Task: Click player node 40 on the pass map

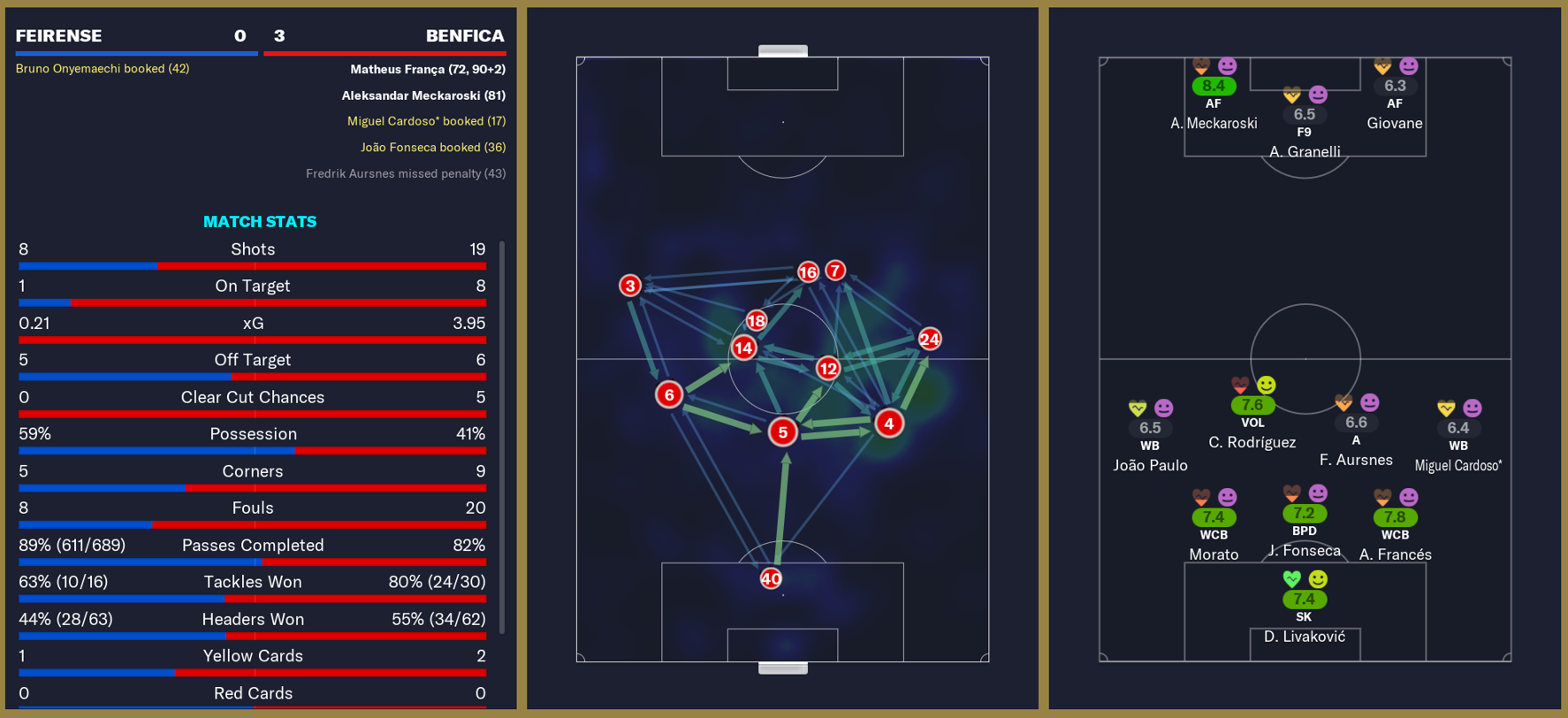Action: [x=770, y=578]
